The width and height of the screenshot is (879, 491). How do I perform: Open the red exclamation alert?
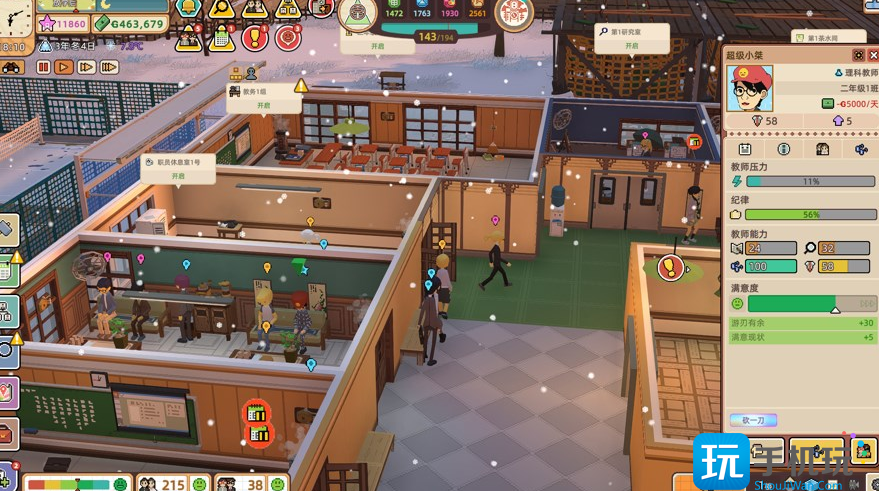[254, 38]
